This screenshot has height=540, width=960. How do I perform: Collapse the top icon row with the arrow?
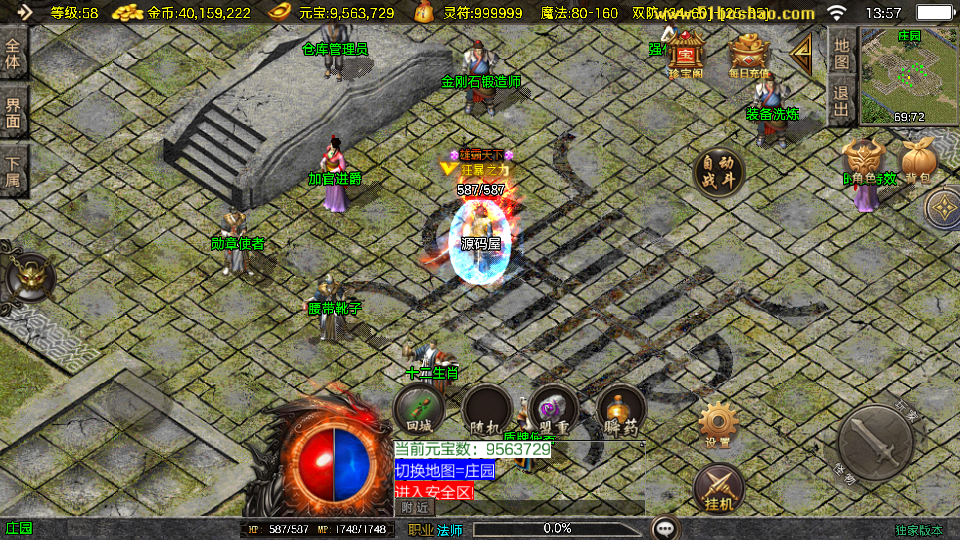801,53
